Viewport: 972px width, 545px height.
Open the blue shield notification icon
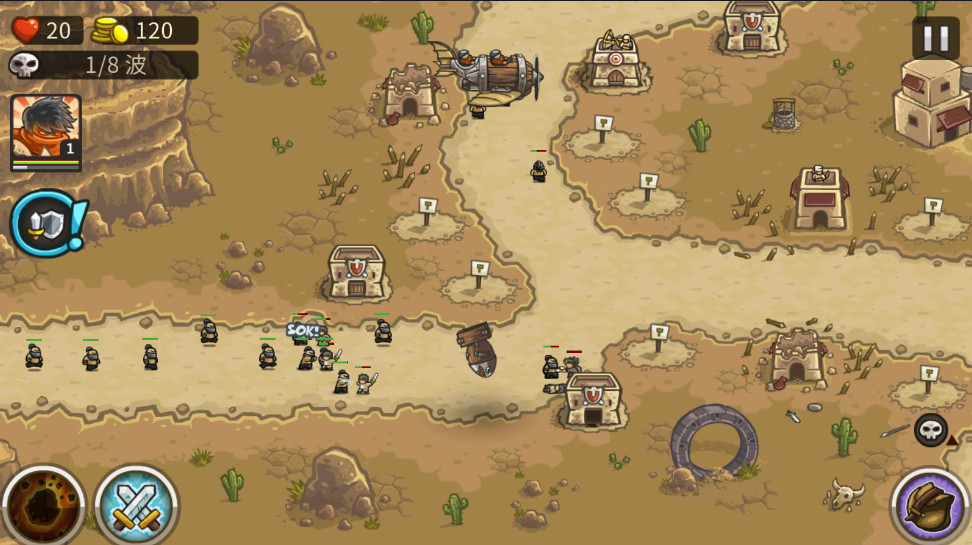pos(44,223)
